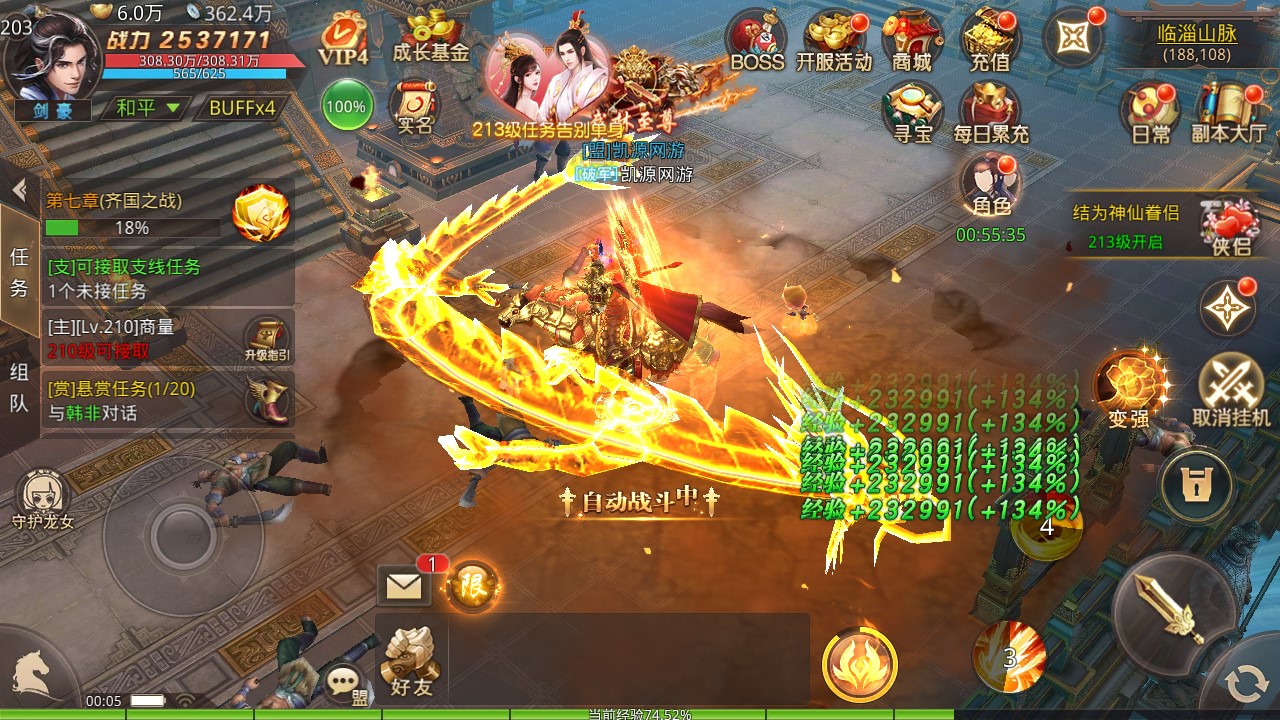Open the 副本大厅 dungeon hall
The width and height of the screenshot is (1280, 720).
pos(1229,110)
